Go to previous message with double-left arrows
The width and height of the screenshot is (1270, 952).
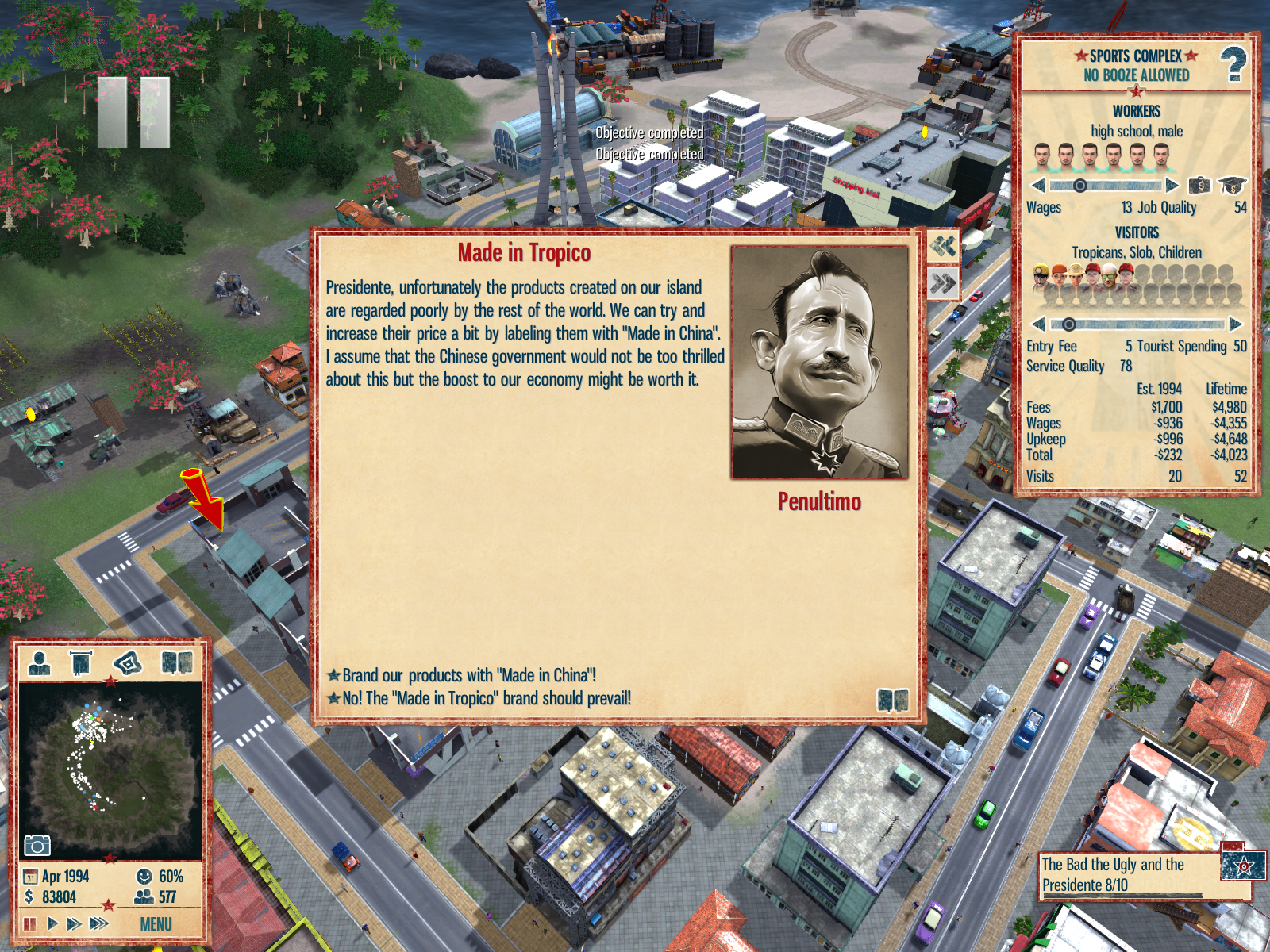(943, 246)
